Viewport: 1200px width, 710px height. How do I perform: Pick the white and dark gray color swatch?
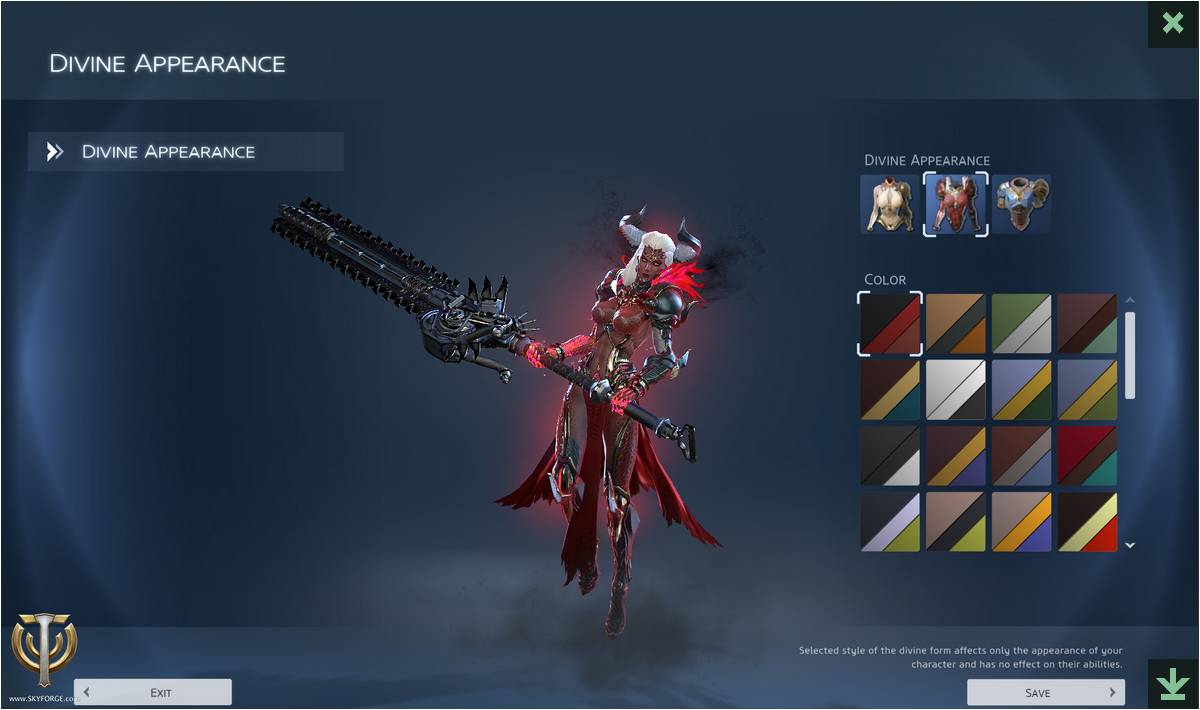pos(956,389)
